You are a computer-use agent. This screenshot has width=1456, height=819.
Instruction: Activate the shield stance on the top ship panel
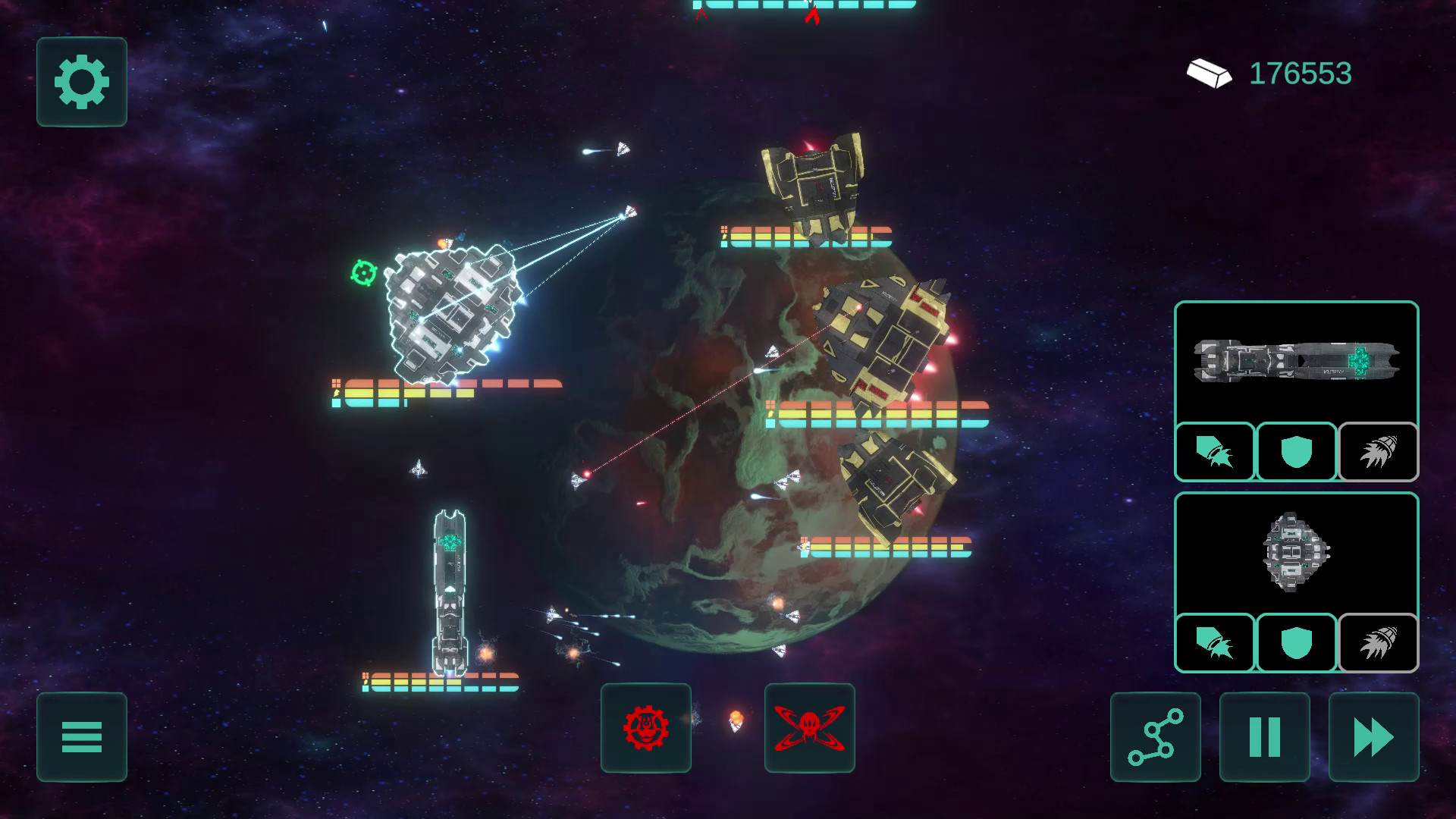point(1296,452)
